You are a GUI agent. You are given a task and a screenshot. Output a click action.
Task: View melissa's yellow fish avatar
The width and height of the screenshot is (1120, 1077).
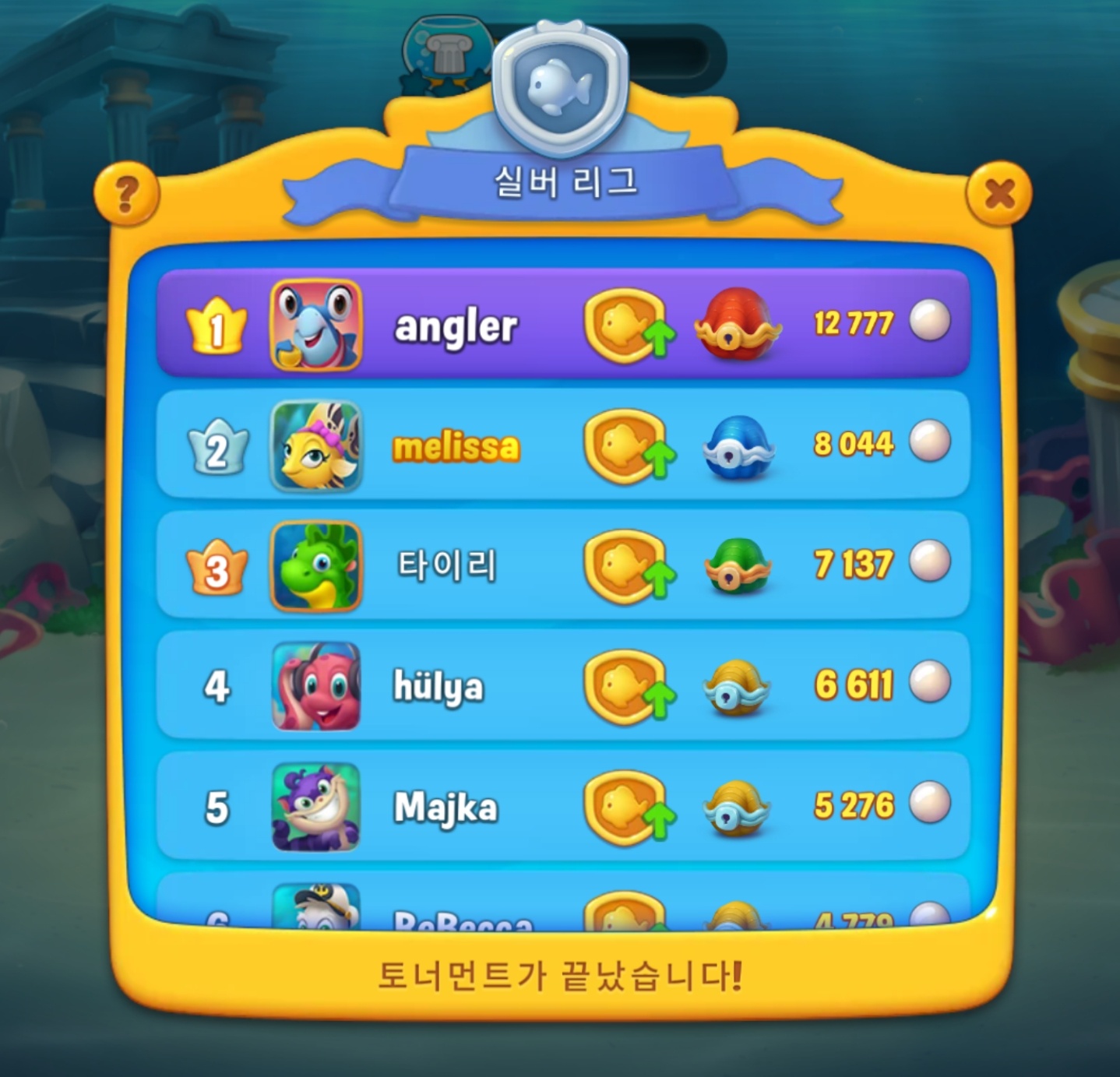(x=316, y=445)
